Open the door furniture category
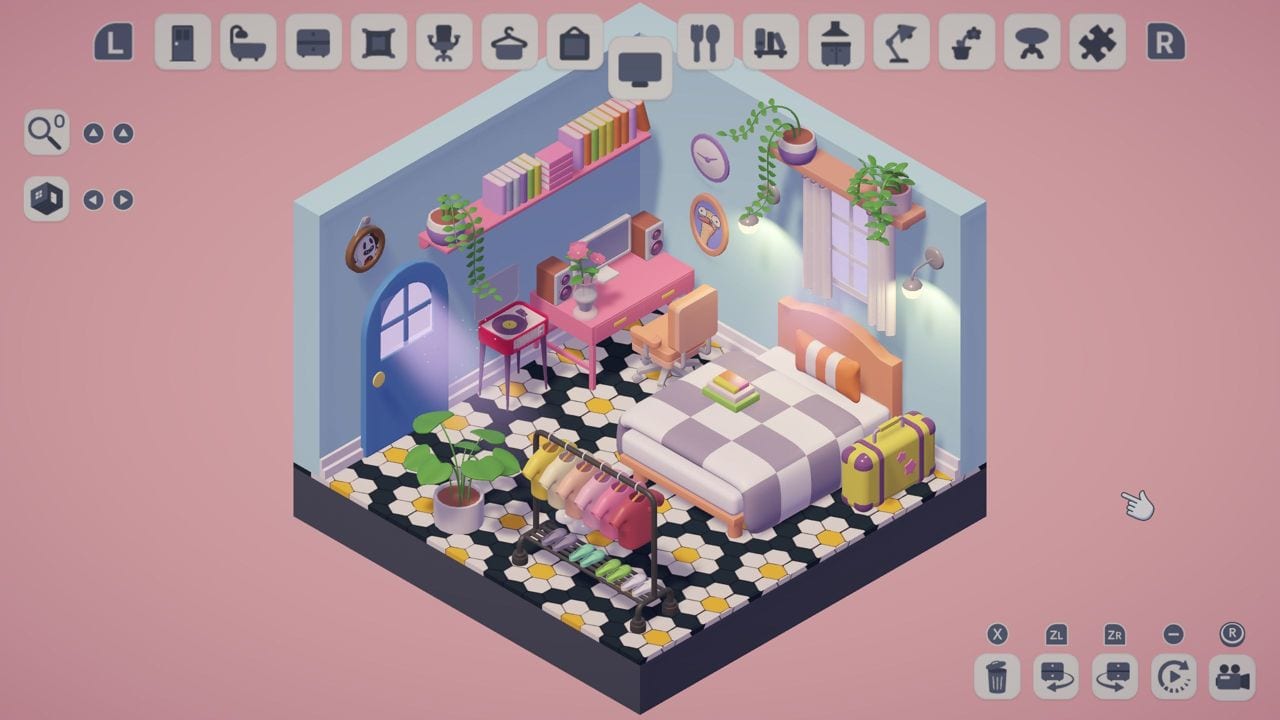 coord(182,45)
